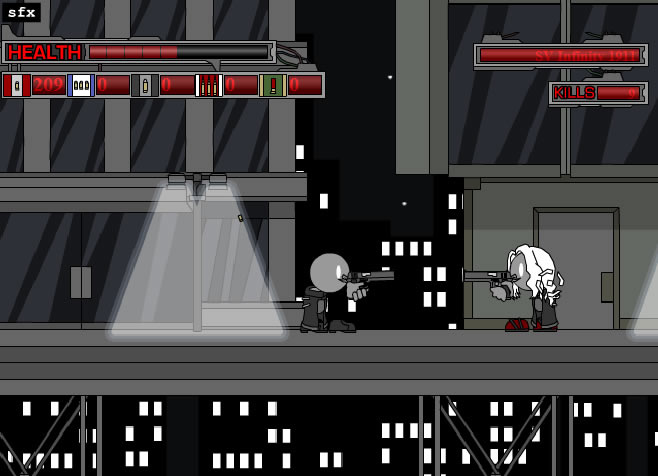Image resolution: width=658 pixels, height=476 pixels.
Task: Select the red pistol ammo icon
Action: click(16, 85)
